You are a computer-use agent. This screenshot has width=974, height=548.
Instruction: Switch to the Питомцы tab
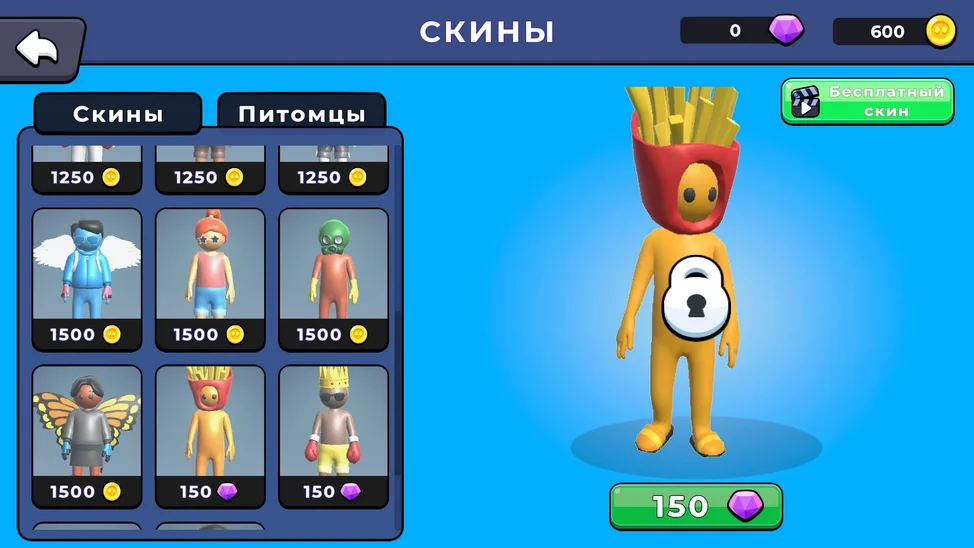pos(301,114)
